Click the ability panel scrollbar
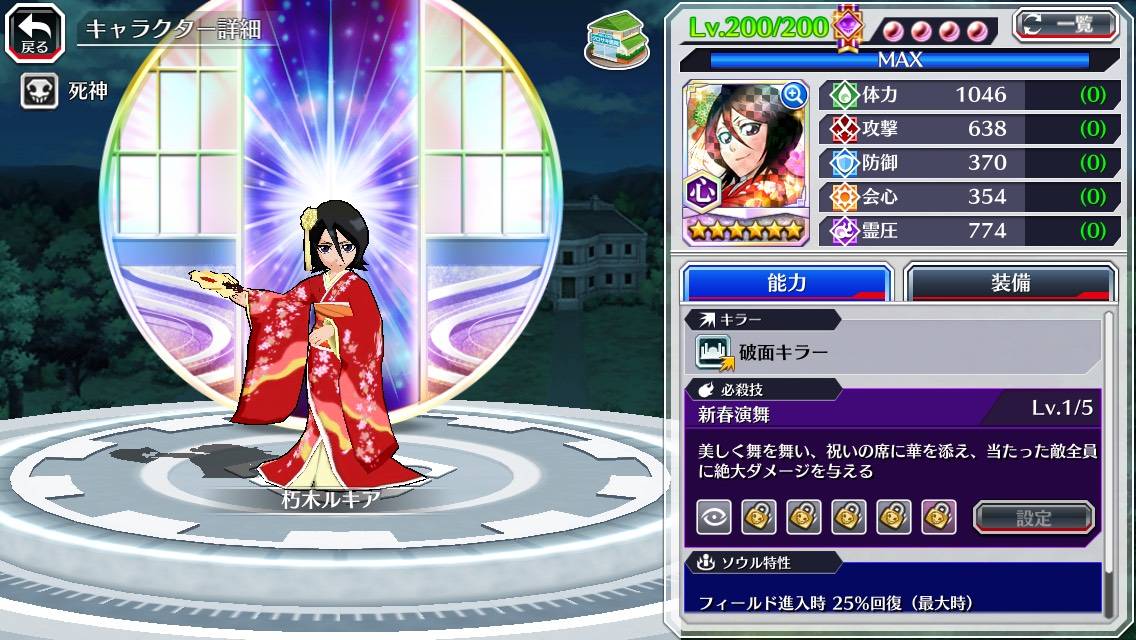 1107,460
